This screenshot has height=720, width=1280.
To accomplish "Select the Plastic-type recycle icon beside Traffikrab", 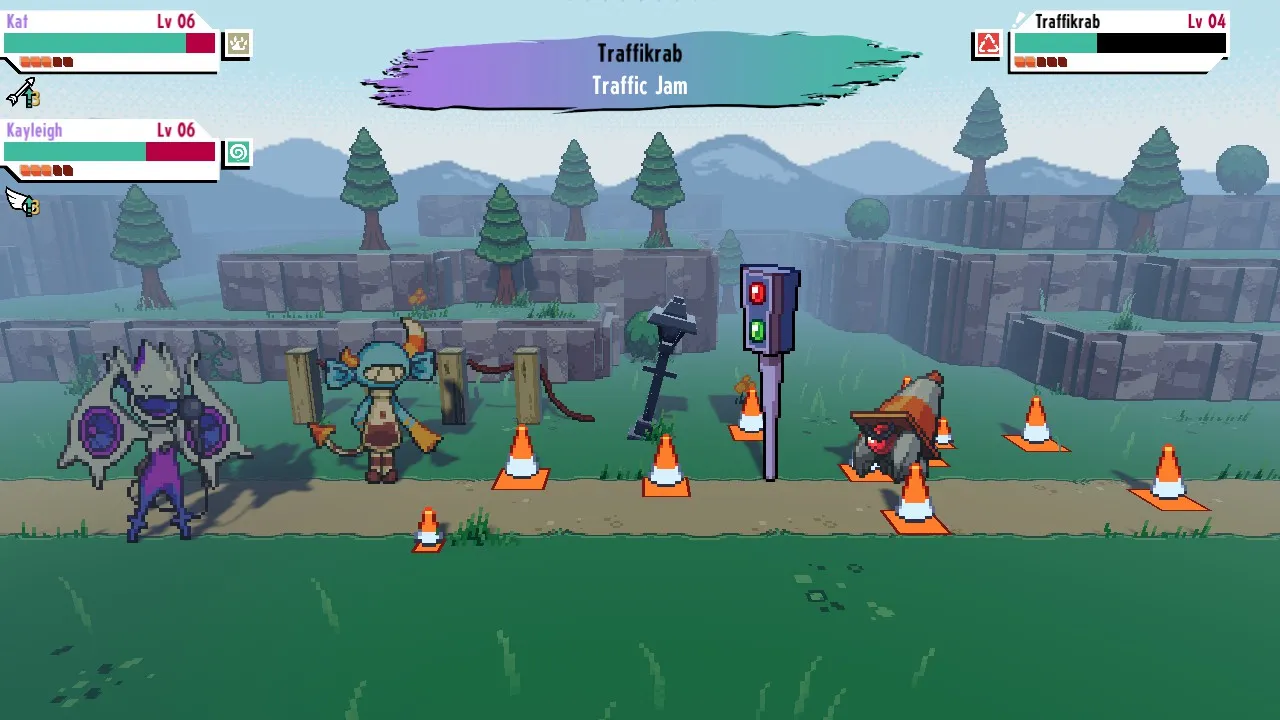I will click(x=986, y=44).
